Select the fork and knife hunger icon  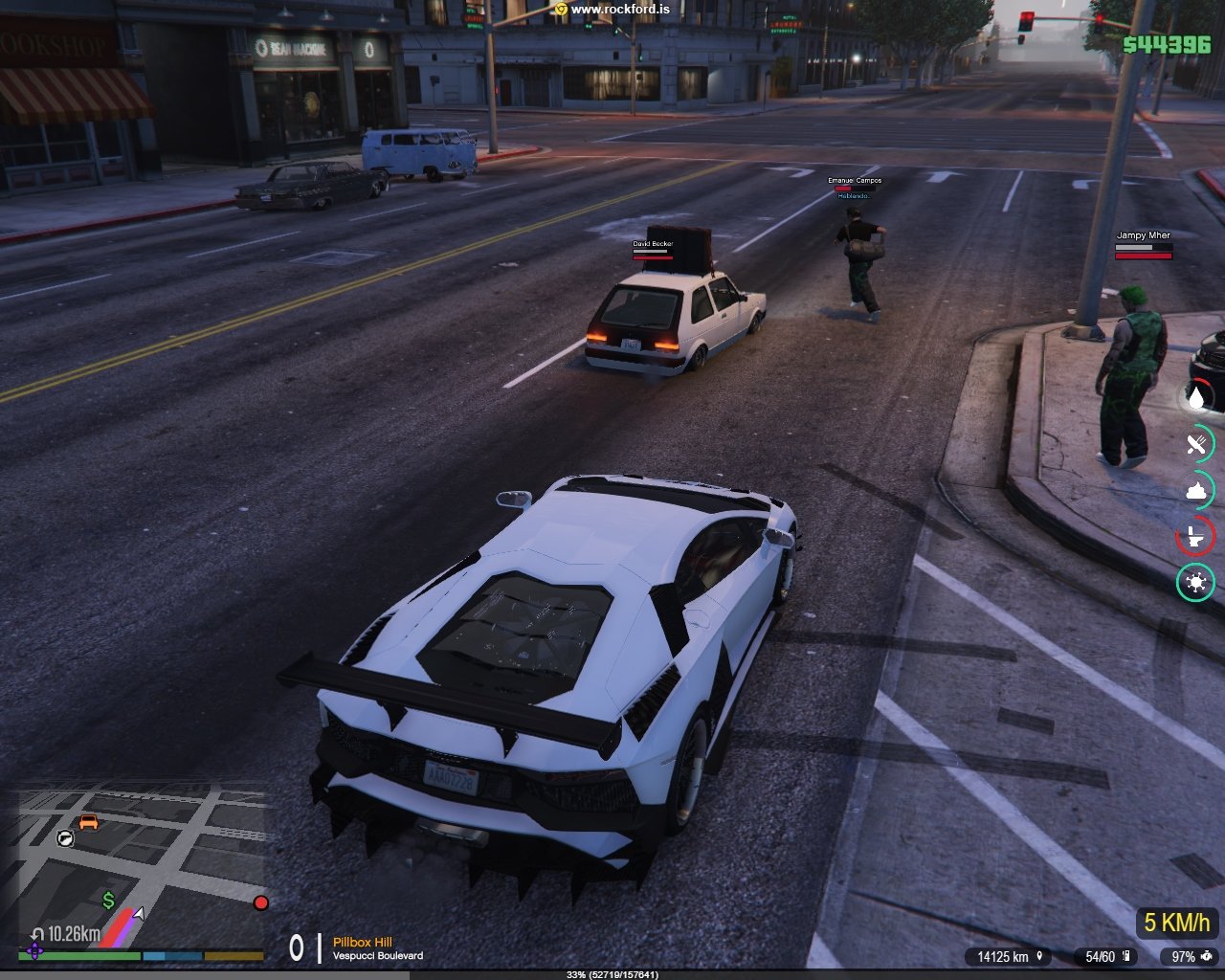coord(1195,443)
